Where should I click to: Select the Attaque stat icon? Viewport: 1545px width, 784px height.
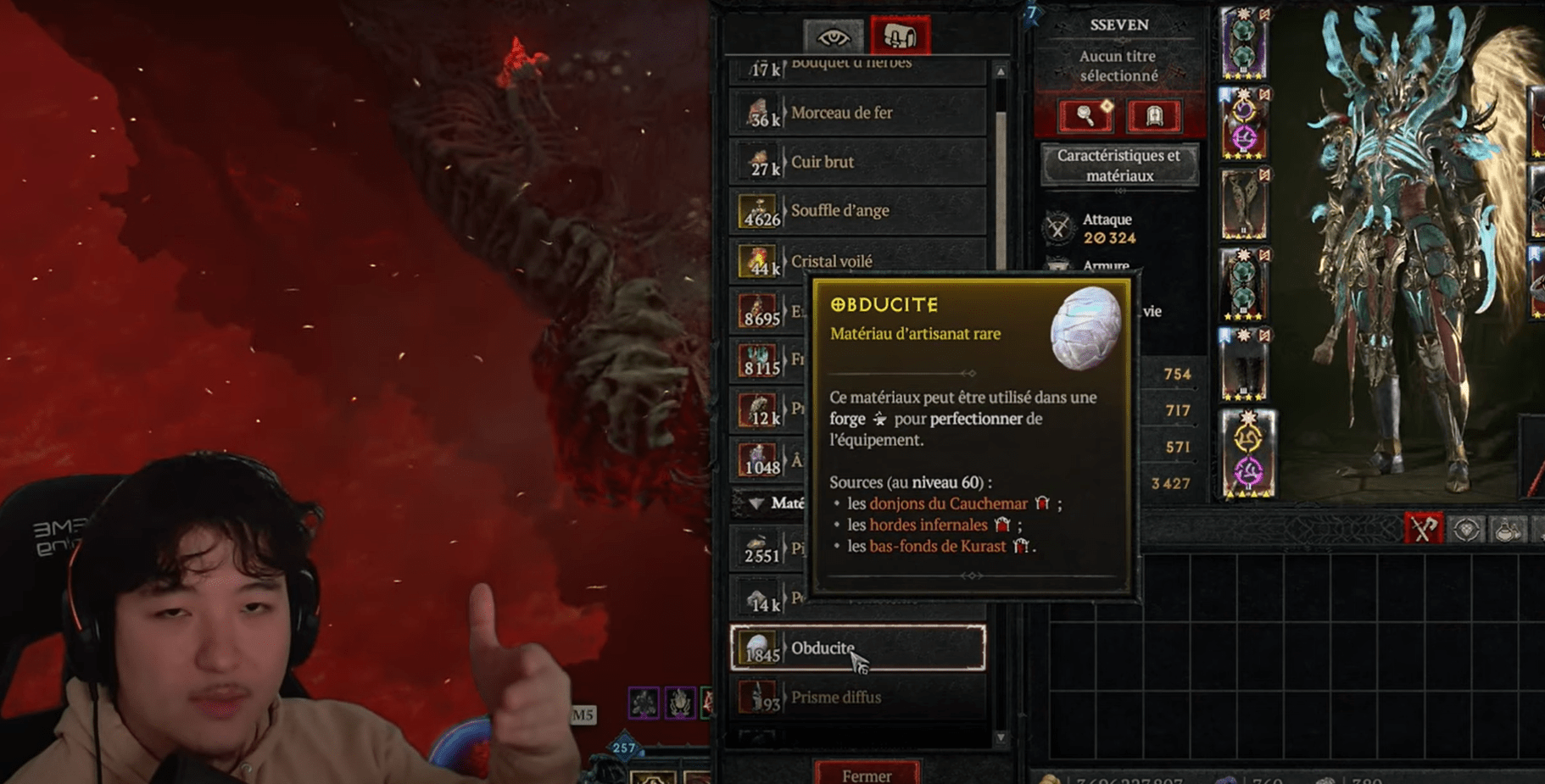[x=1057, y=228]
